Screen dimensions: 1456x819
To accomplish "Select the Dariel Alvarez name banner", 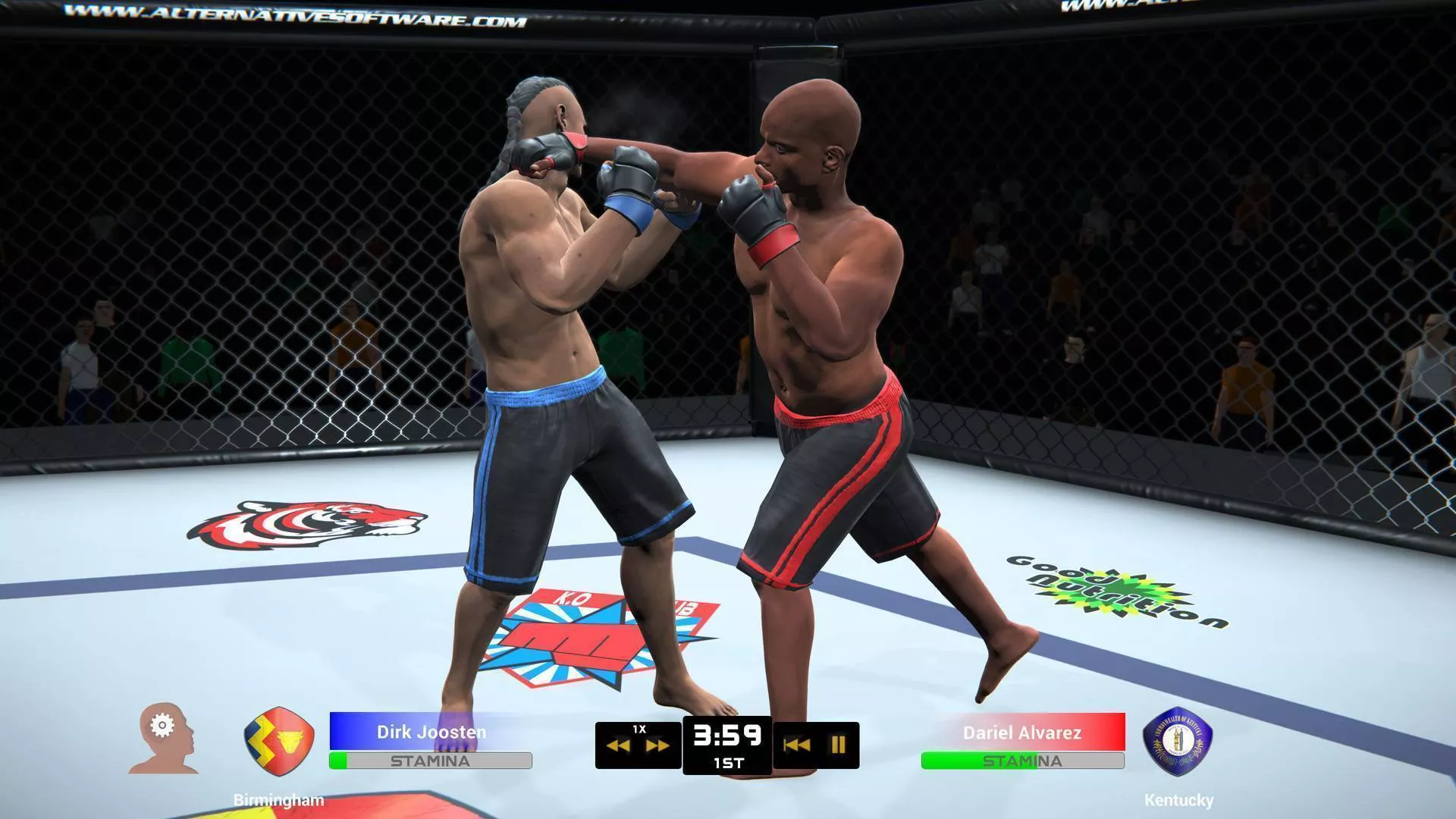I will click(1022, 733).
